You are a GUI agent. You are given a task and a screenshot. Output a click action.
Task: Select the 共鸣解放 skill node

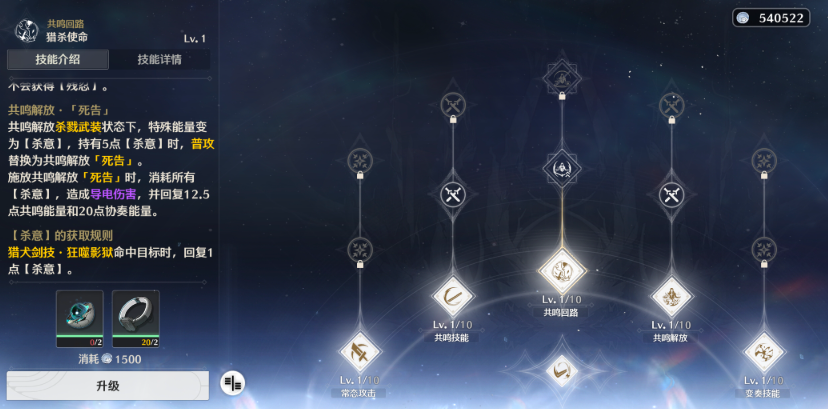click(x=671, y=297)
